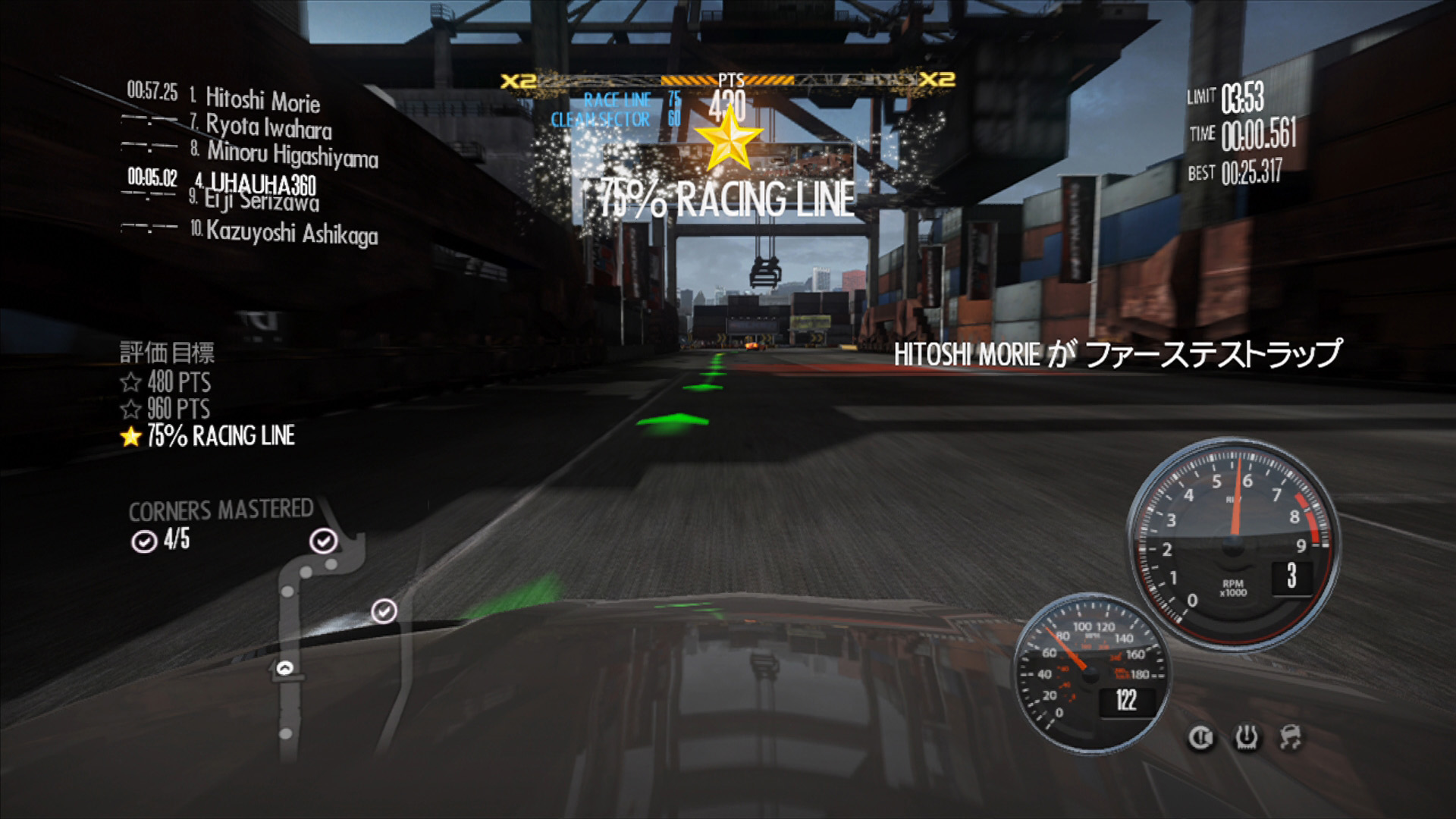The width and height of the screenshot is (1456, 819).
Task: Toggle the tire-shaped traction assist icon
Action: tap(1246, 737)
